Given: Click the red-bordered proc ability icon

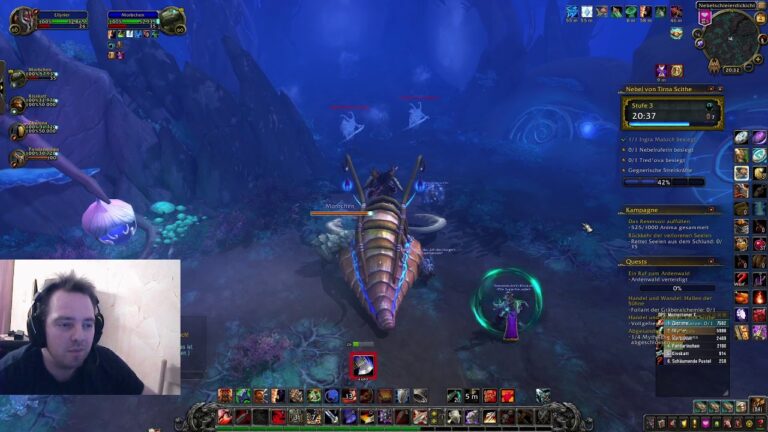Looking at the screenshot, I should pyautogui.click(x=363, y=366).
